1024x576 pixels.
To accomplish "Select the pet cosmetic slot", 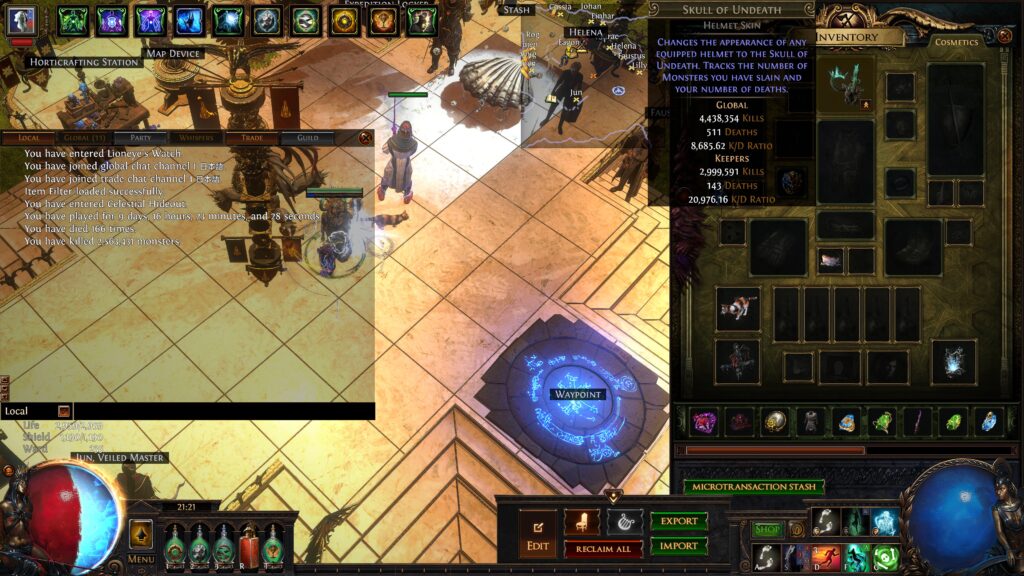I will pos(737,308).
